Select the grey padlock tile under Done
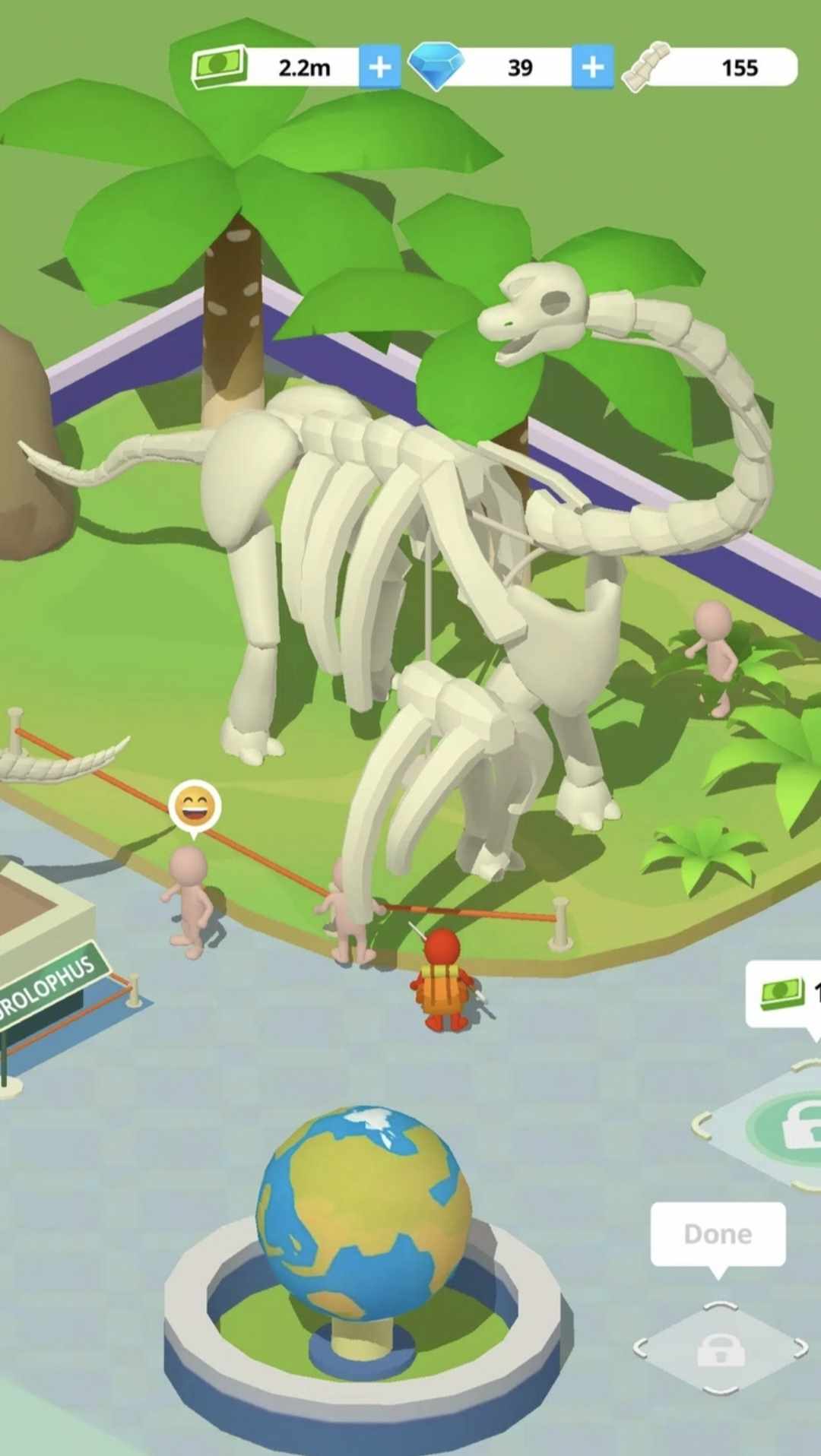Image resolution: width=821 pixels, height=1456 pixels. pyautogui.click(x=720, y=1350)
